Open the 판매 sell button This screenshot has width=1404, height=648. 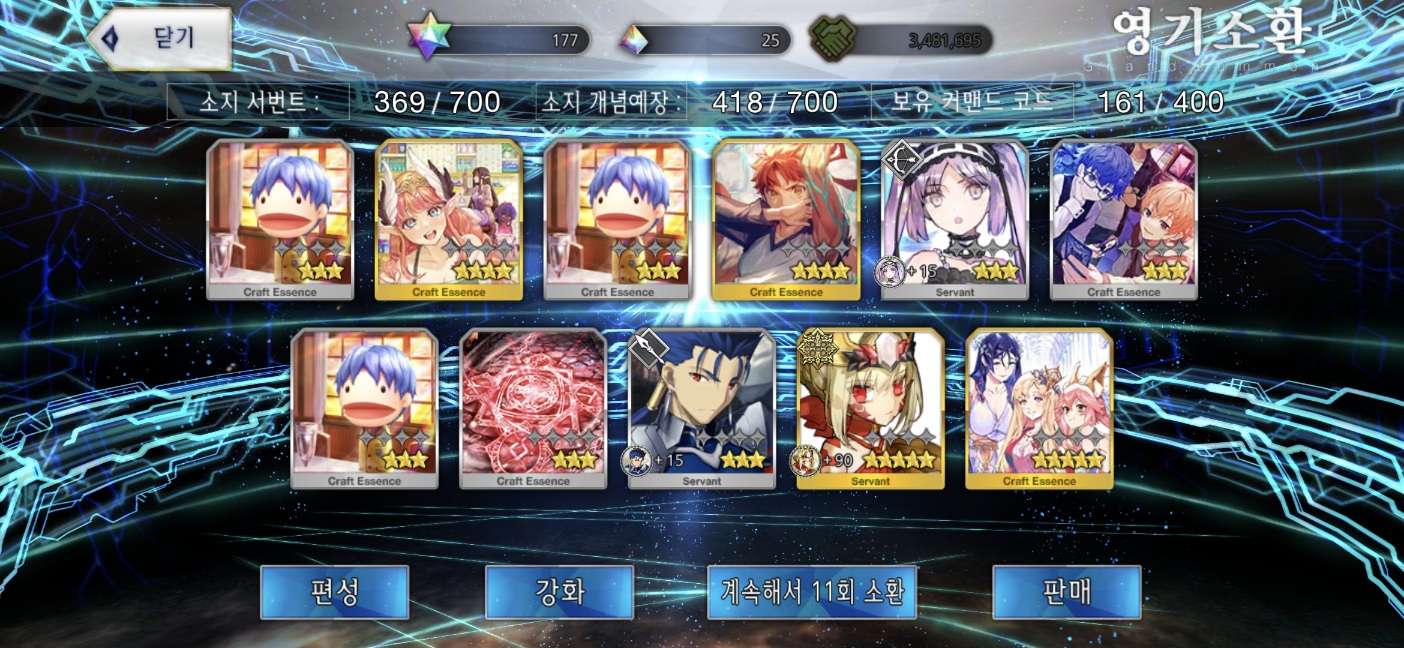[x=1066, y=592]
